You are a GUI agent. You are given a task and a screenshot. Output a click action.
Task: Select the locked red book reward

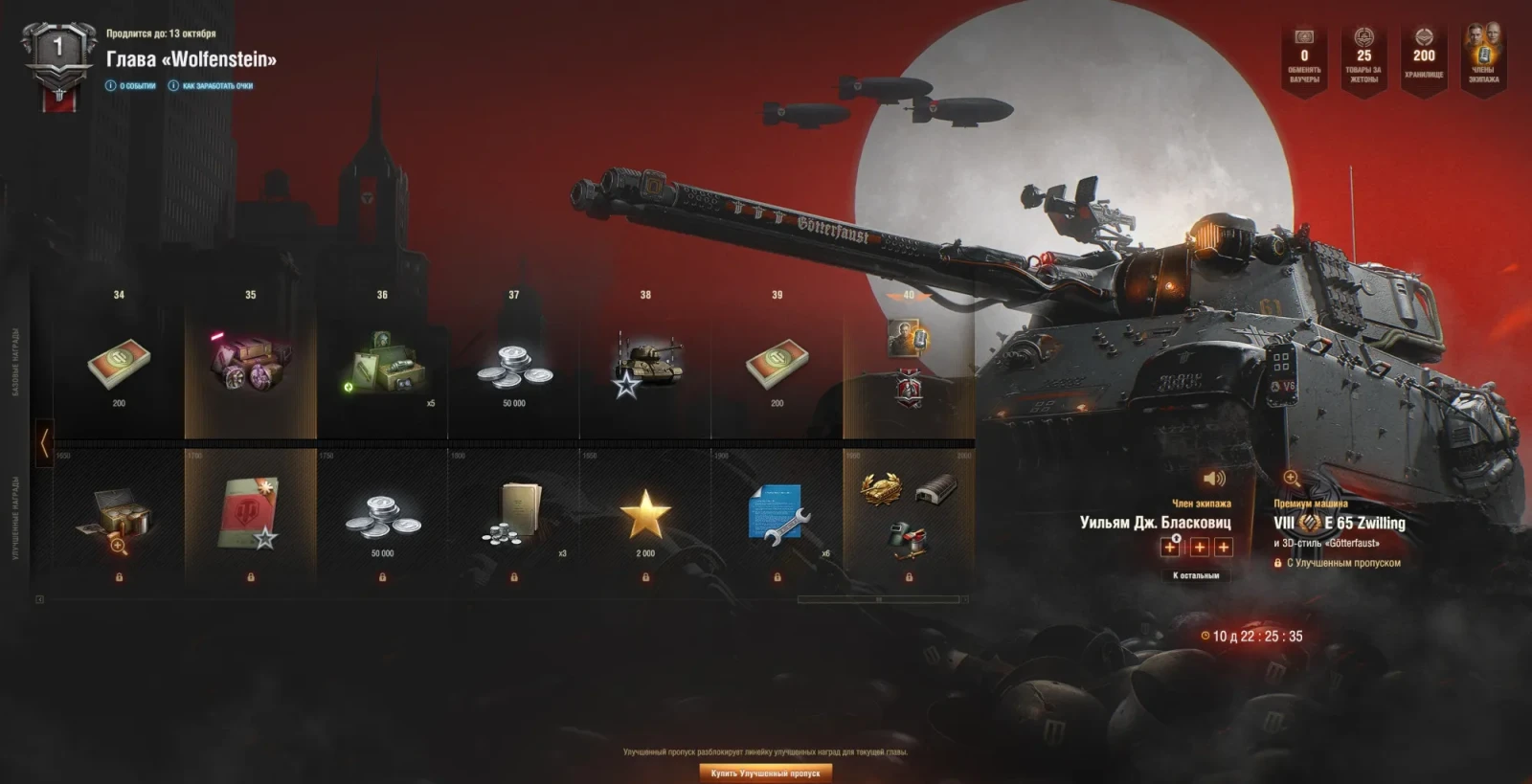(x=250, y=517)
